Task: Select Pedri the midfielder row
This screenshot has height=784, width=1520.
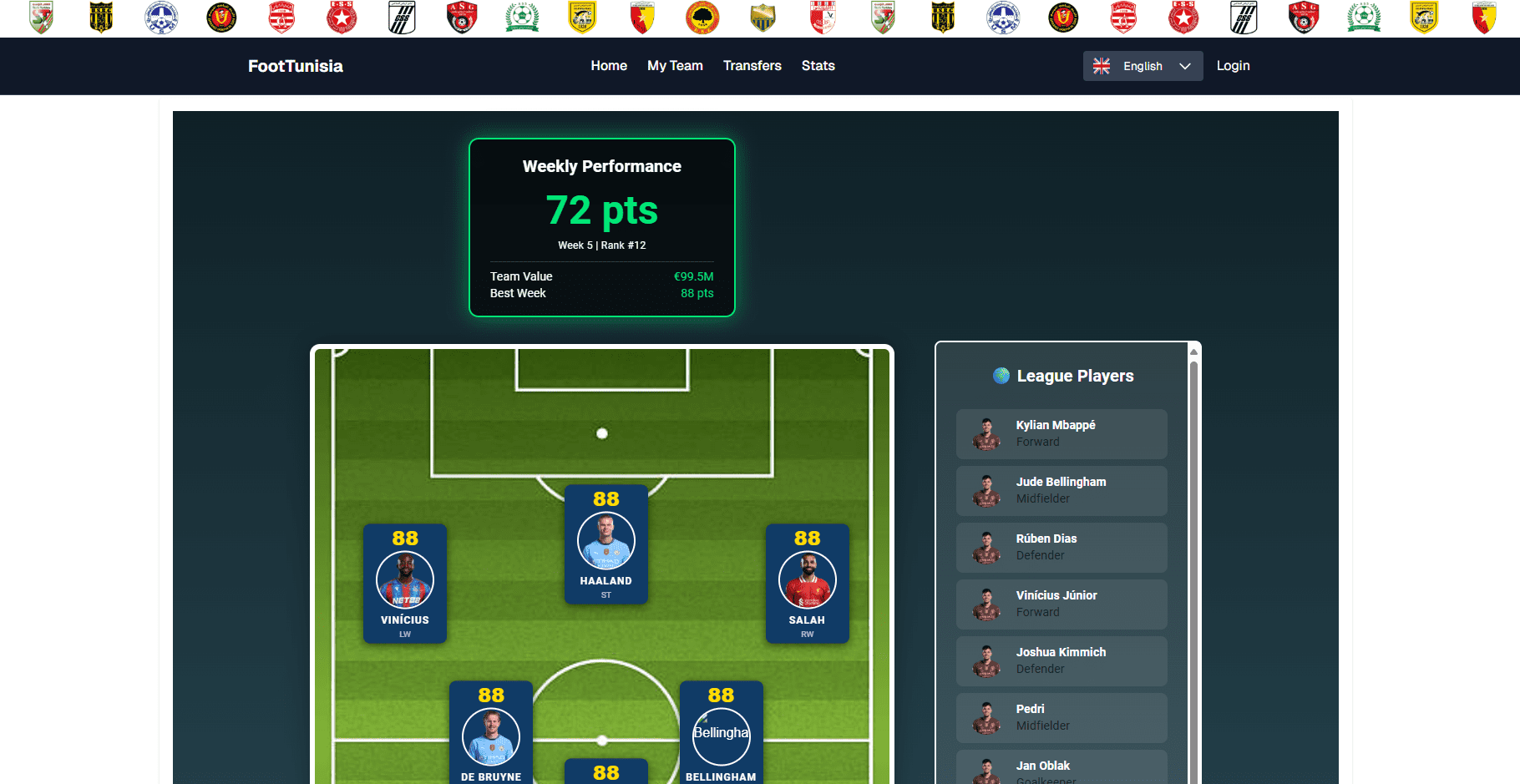Action: 1061,717
